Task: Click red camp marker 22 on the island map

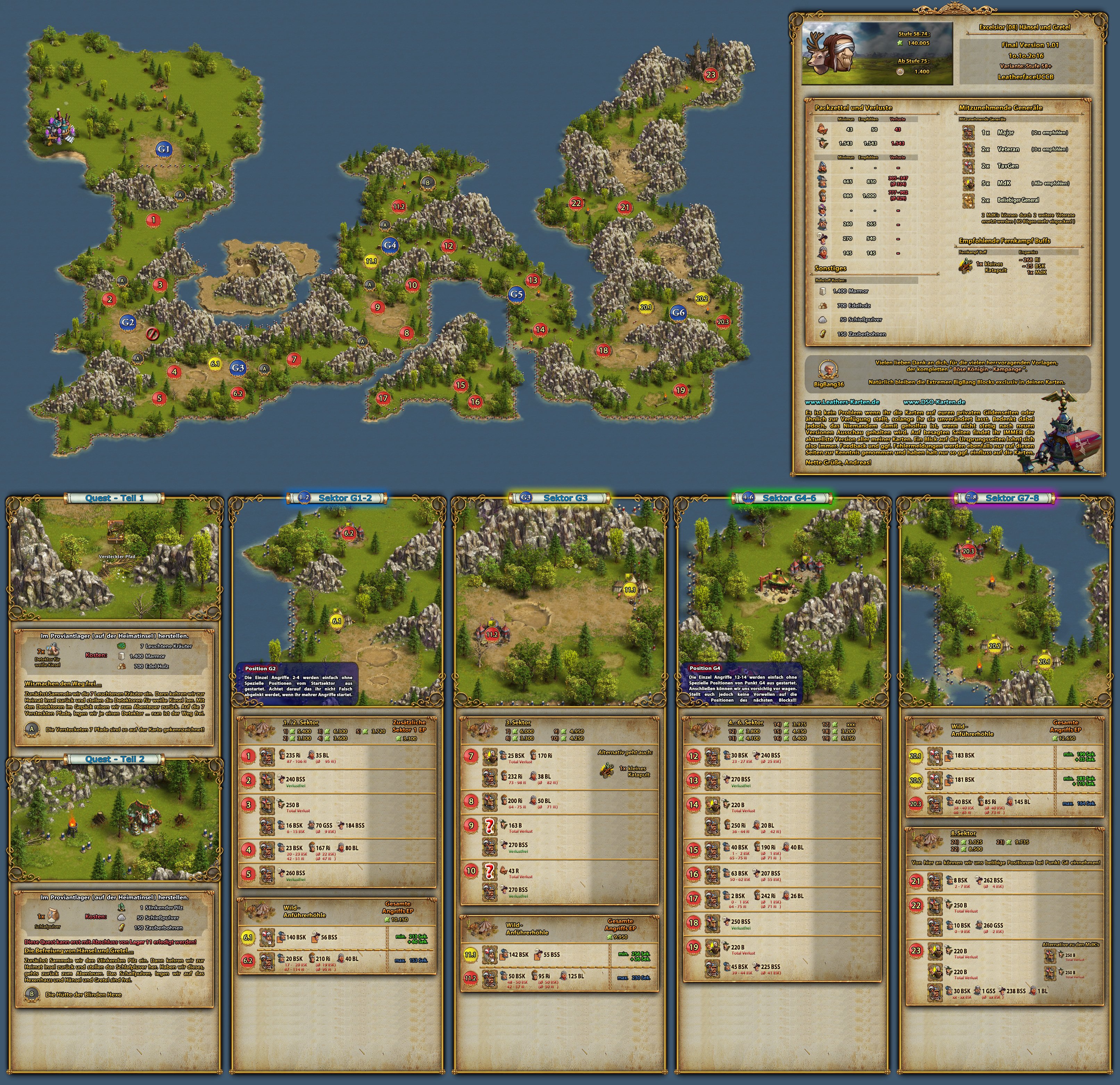Action: 576,203
